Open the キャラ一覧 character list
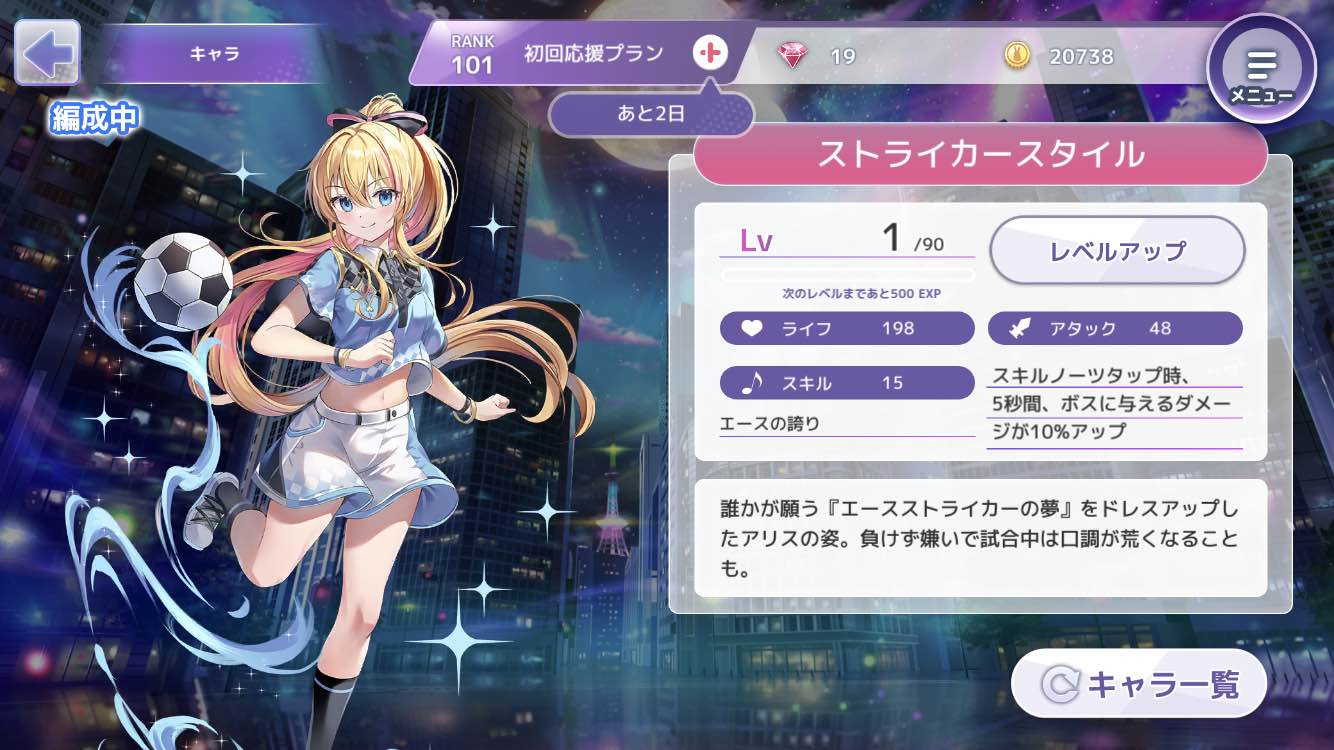 pyautogui.click(x=1139, y=684)
